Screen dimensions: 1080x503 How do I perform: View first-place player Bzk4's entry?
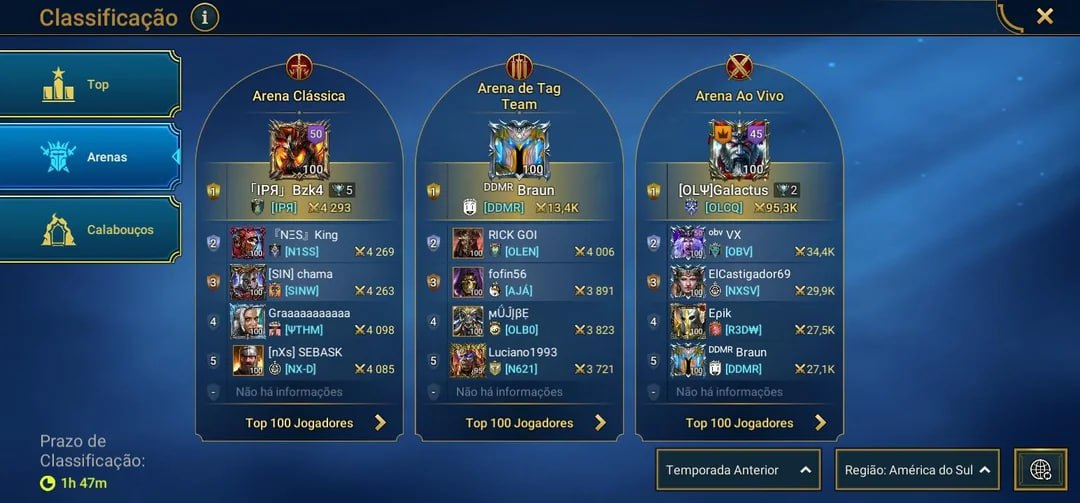pos(300,198)
